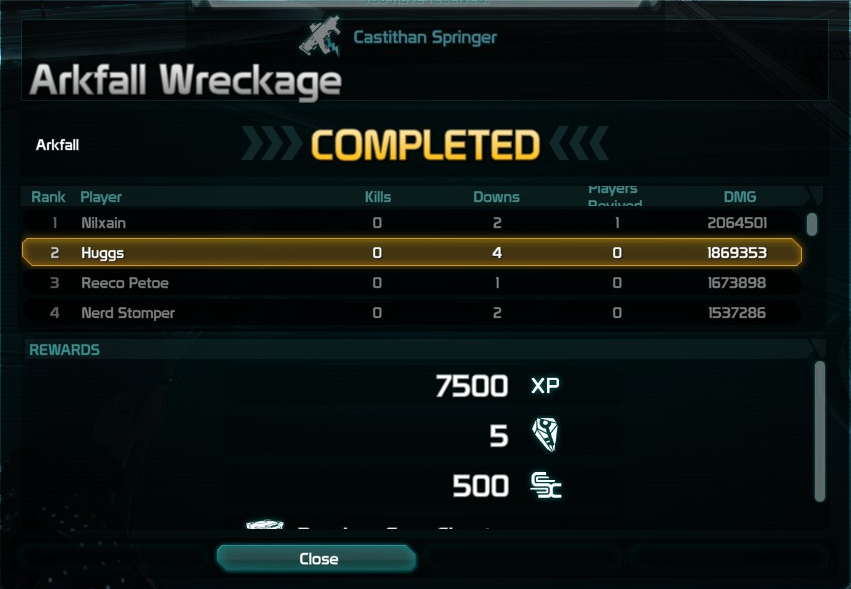
Task: Select Nilxain's row in the rankings
Action: (410, 223)
